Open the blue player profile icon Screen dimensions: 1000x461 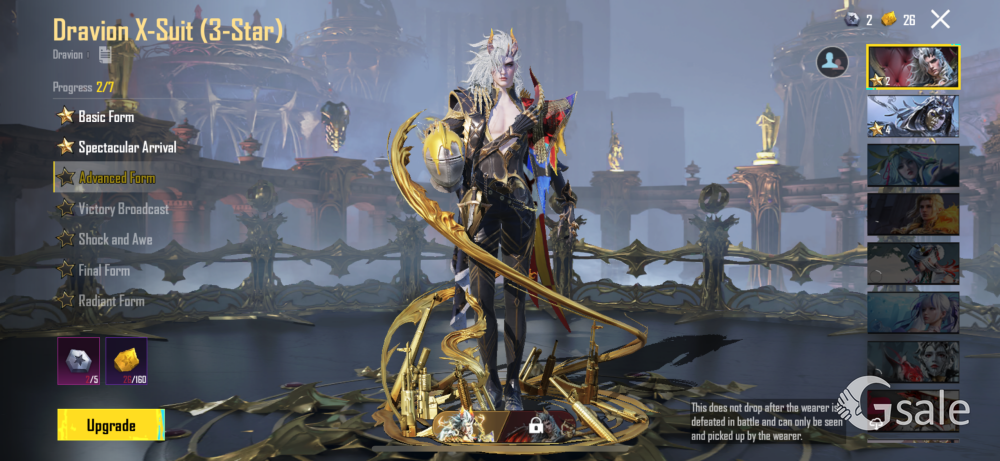pyautogui.click(x=832, y=62)
